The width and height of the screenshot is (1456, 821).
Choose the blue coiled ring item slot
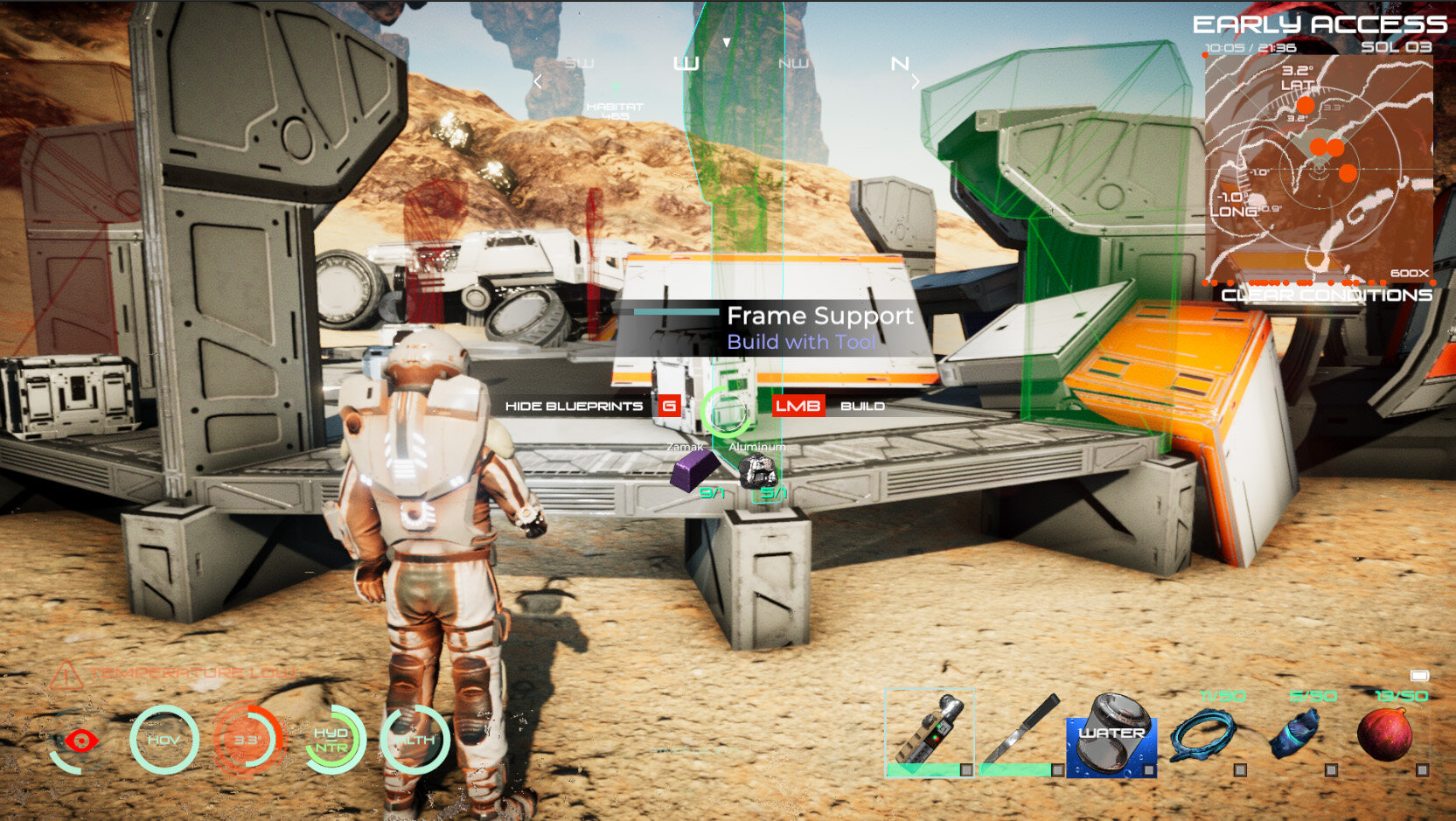[x=1203, y=736]
